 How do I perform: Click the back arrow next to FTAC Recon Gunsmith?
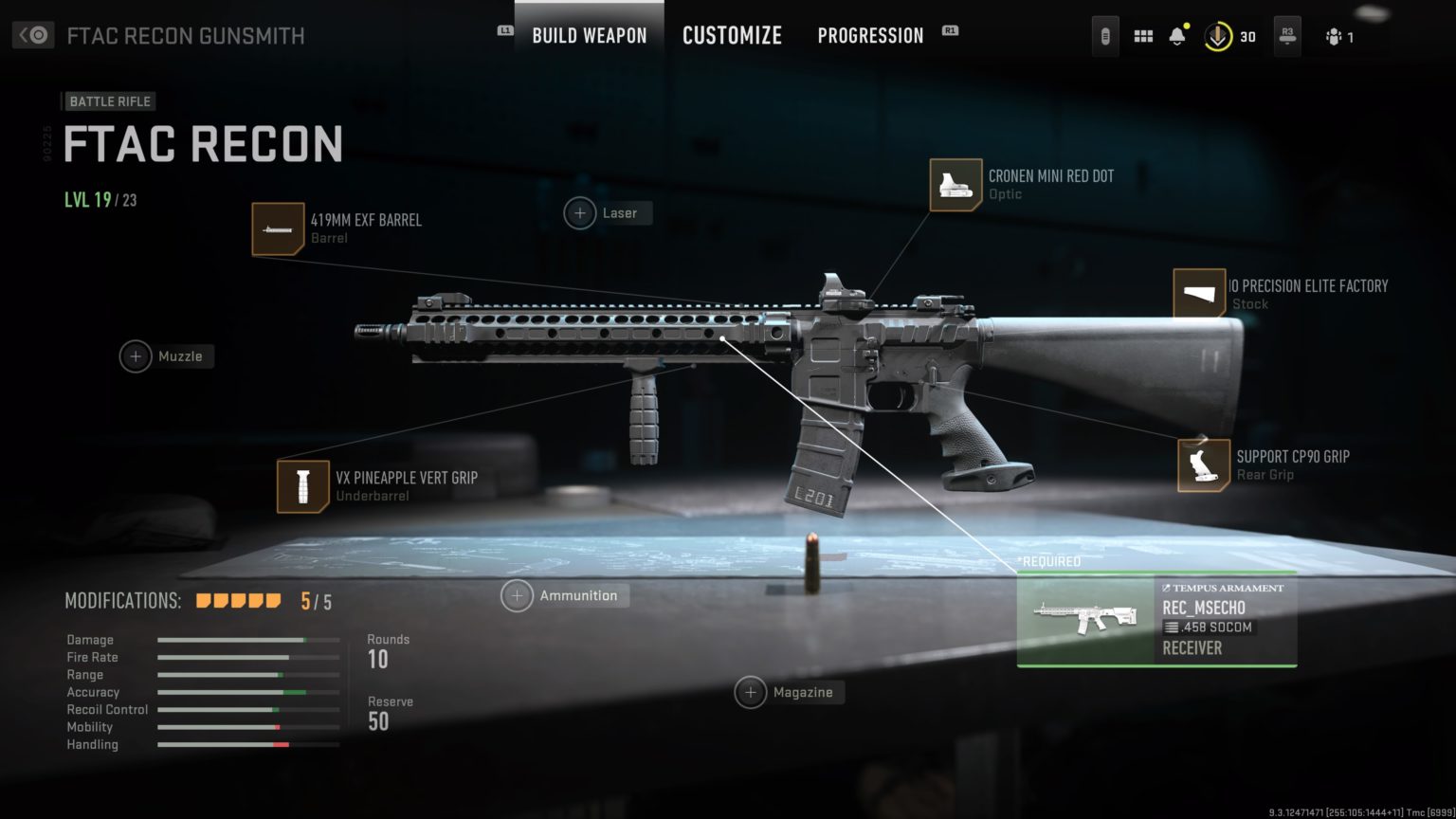31,34
